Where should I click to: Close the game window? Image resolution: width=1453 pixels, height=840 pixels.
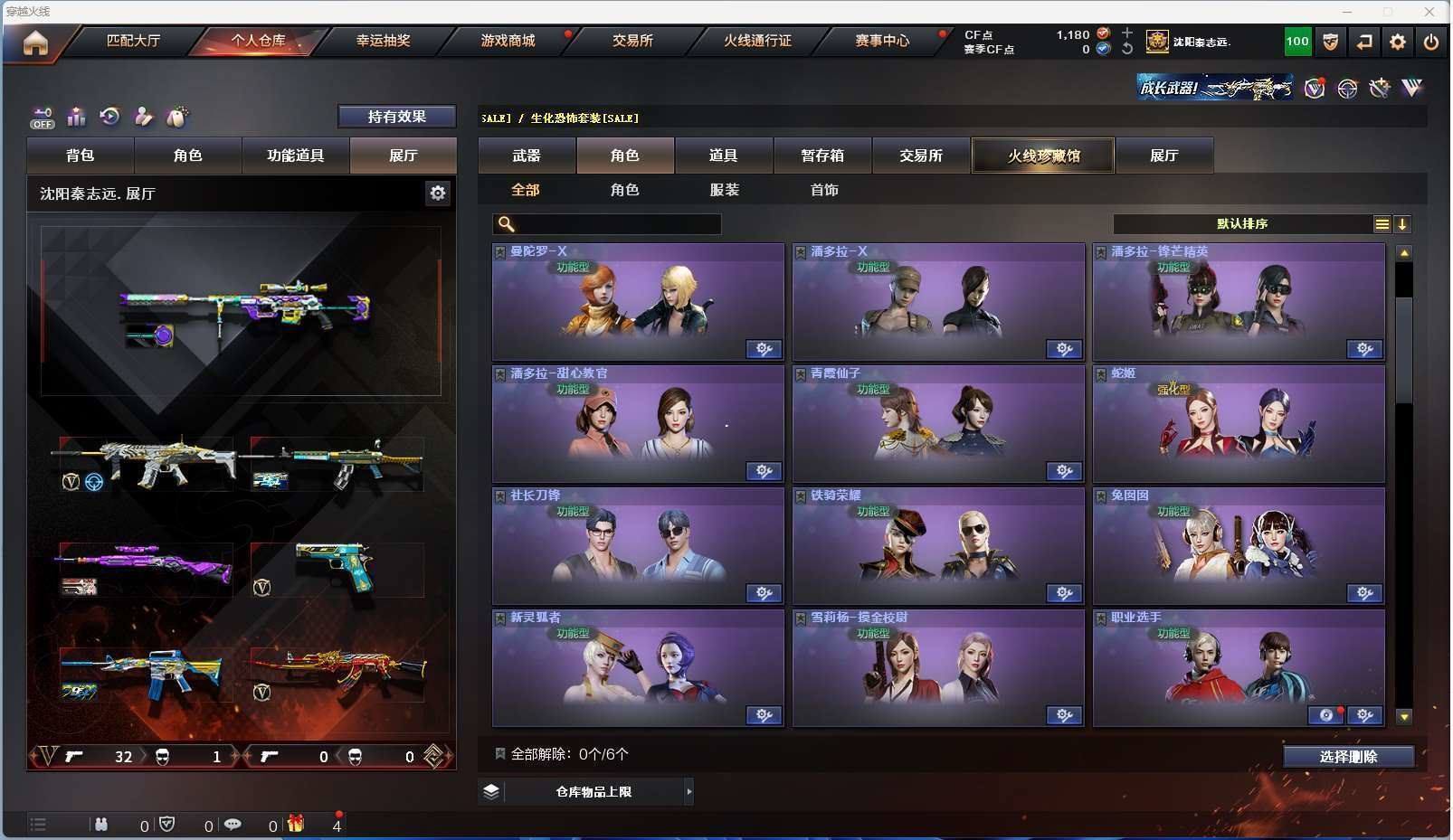[x=1429, y=12]
